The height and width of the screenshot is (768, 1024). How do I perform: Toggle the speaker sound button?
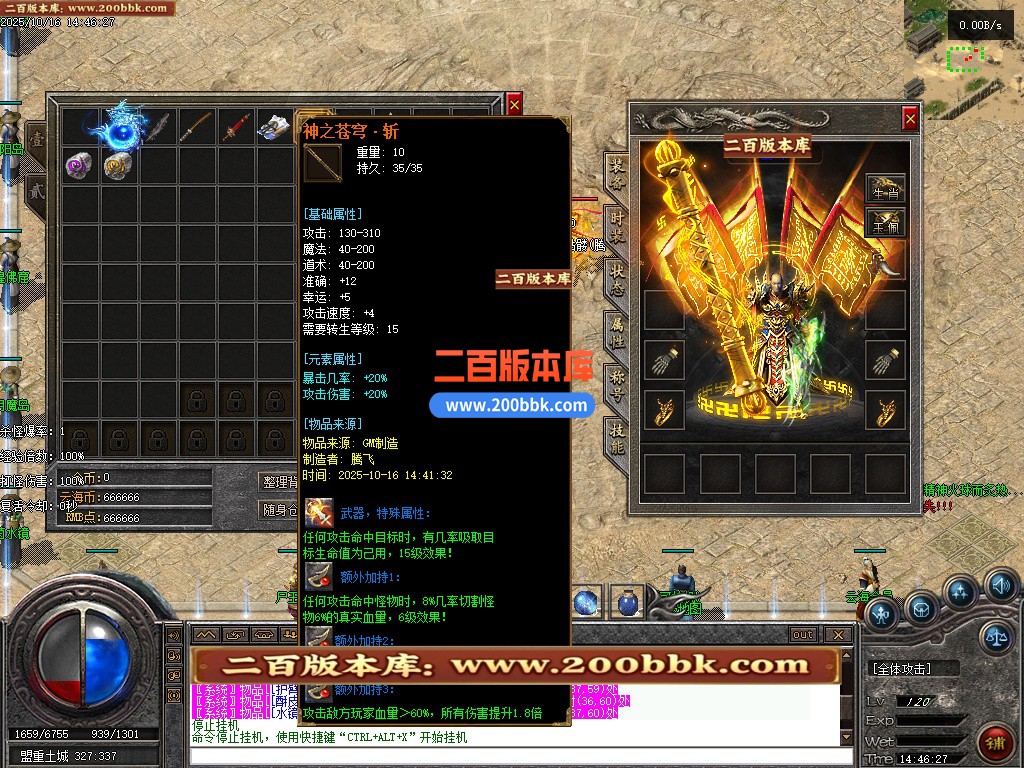(1000, 585)
